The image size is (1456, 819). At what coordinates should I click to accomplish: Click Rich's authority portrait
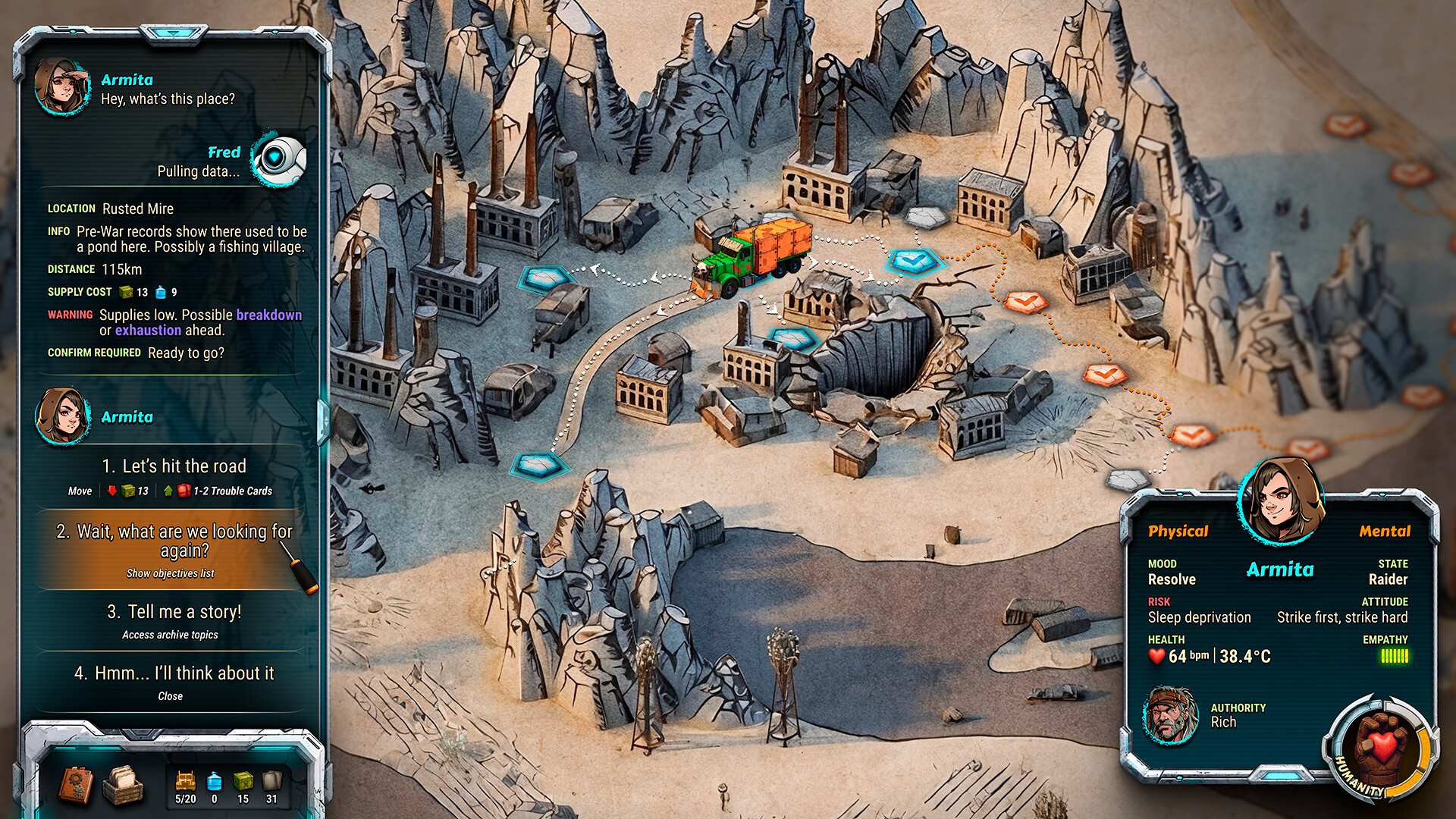[x=1172, y=716]
